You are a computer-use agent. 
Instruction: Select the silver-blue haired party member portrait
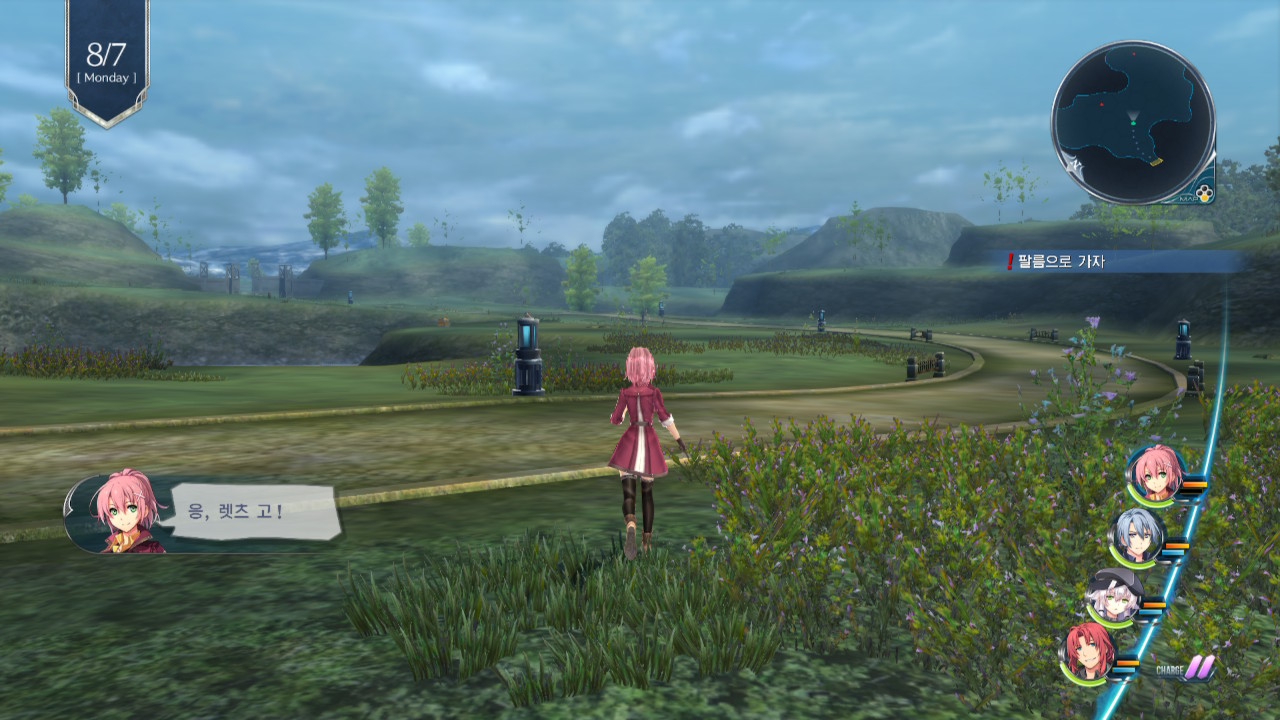coord(1137,537)
